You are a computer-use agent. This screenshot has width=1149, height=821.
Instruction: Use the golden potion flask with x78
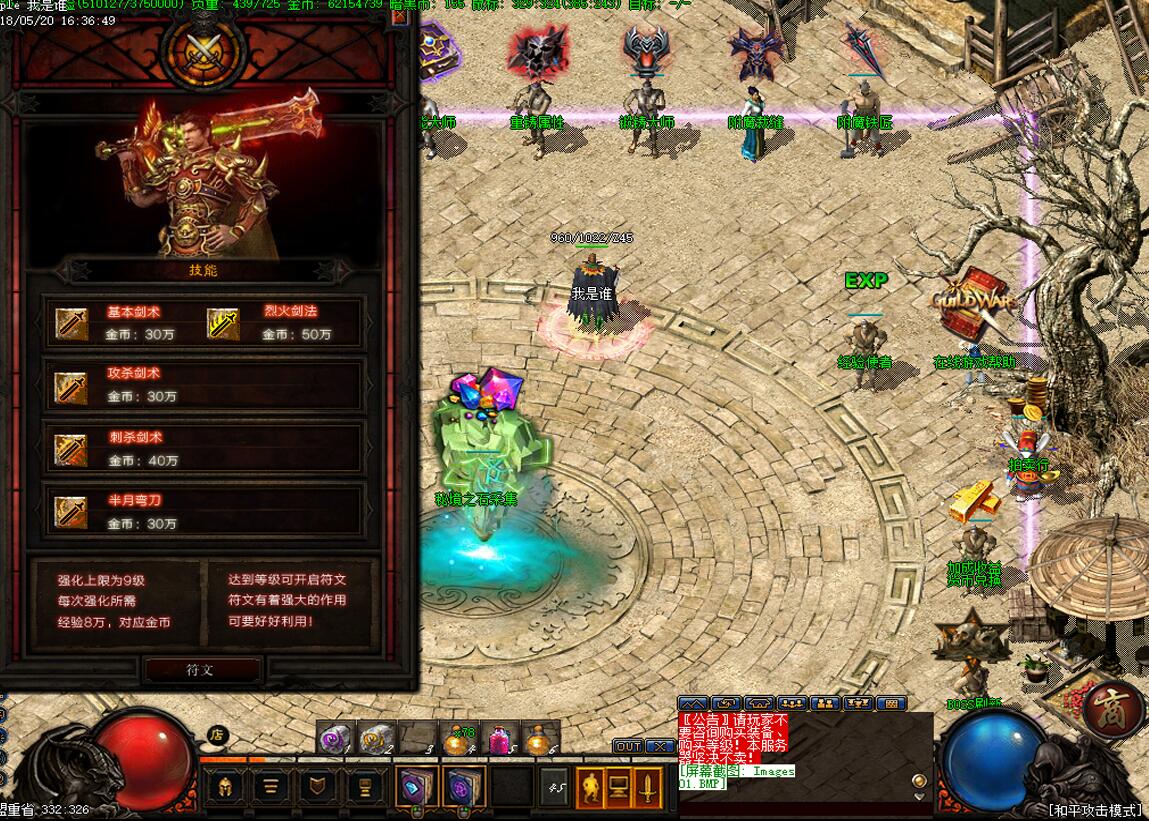point(458,740)
